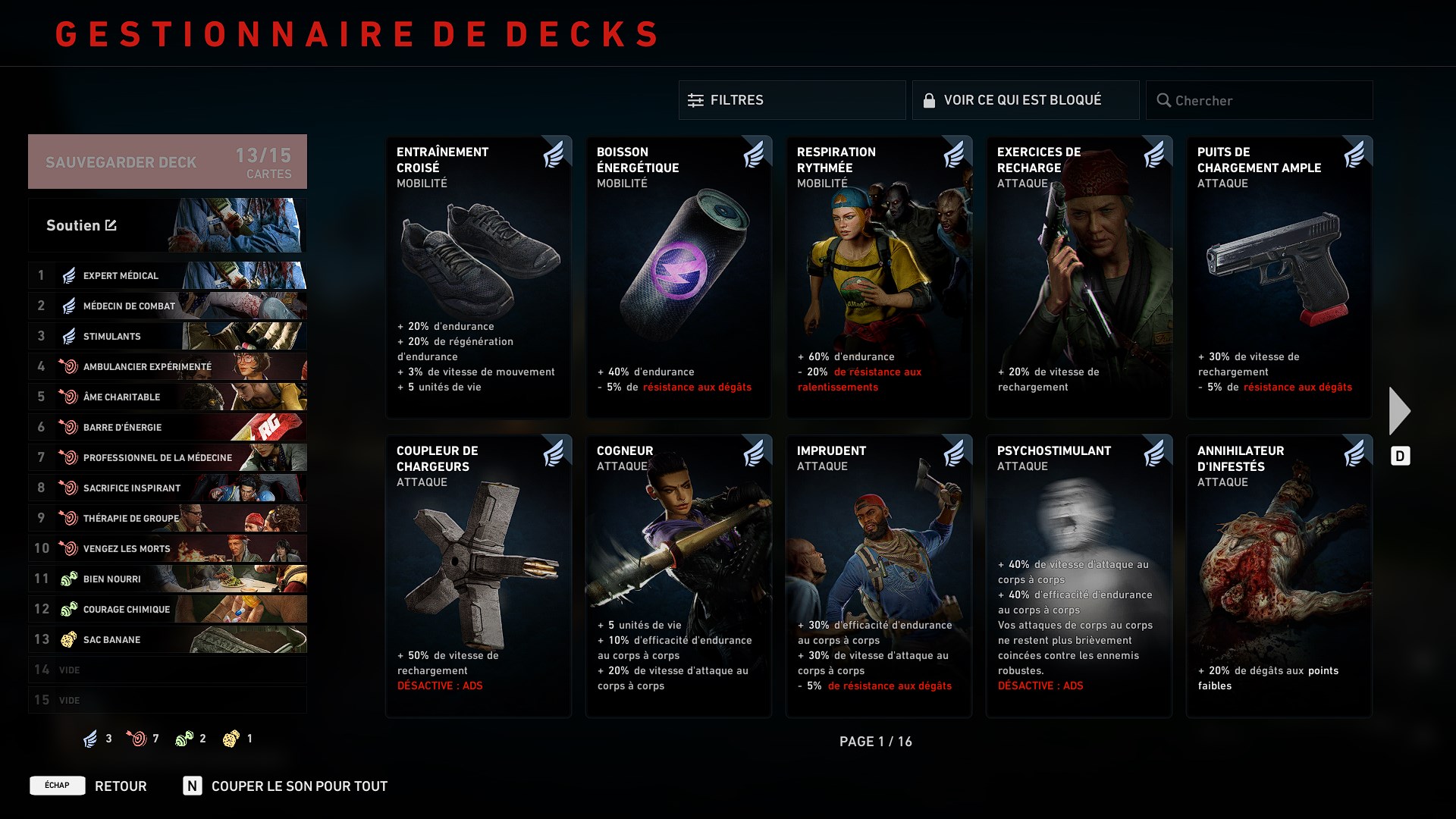Viewport: 1456px width, 819px height.
Task: Select empty deck slot 14 labeled Vide
Action: coord(167,670)
